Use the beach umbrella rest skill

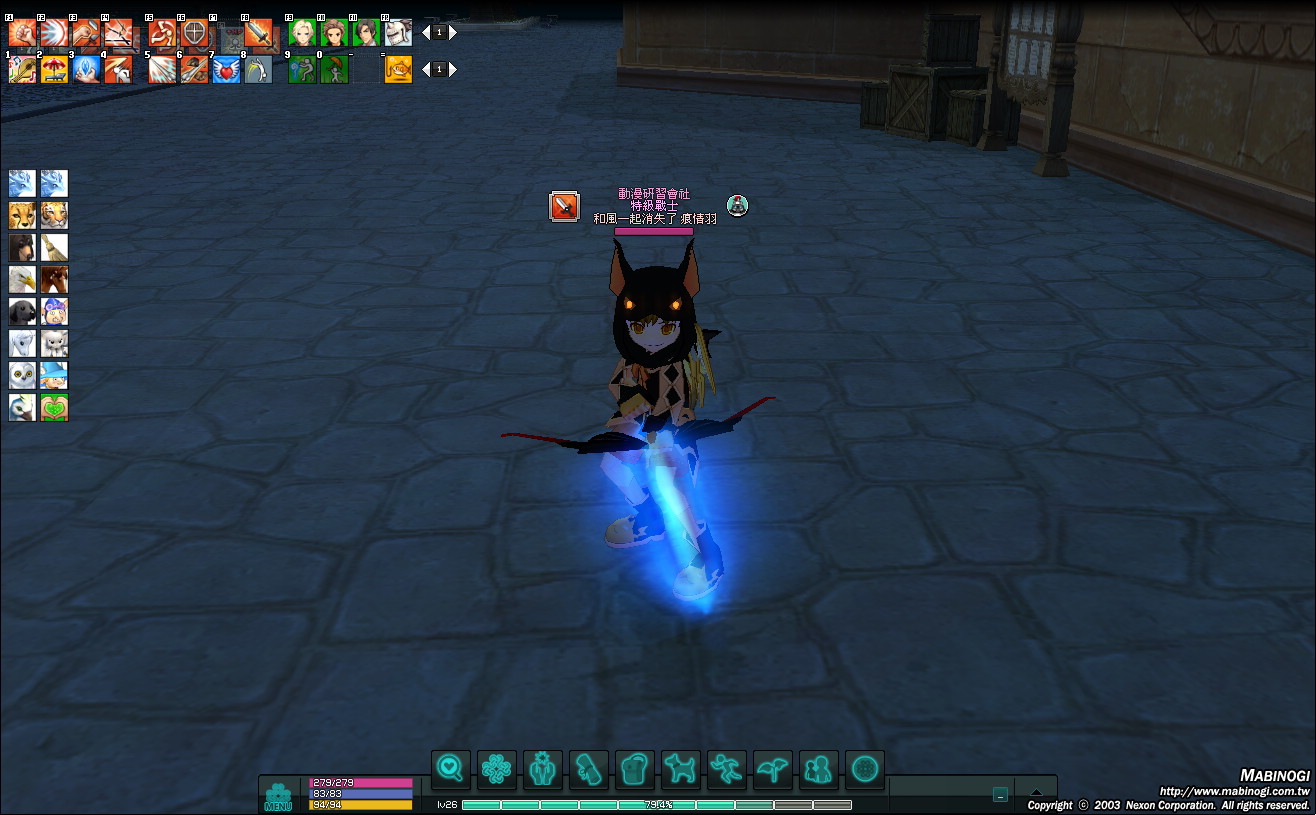54,69
